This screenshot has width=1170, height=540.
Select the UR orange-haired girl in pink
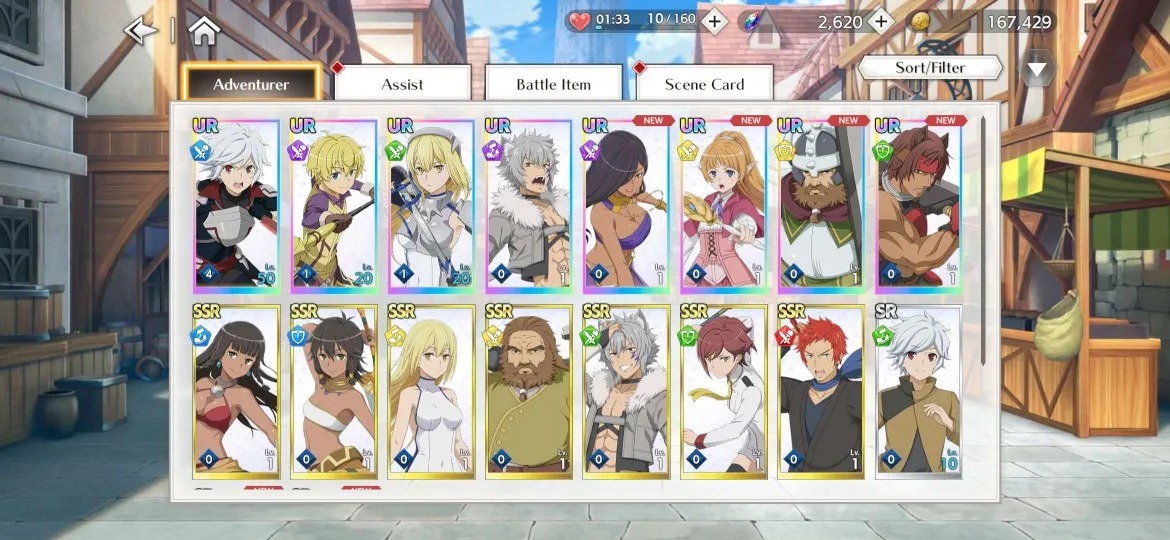pyautogui.click(x=724, y=205)
